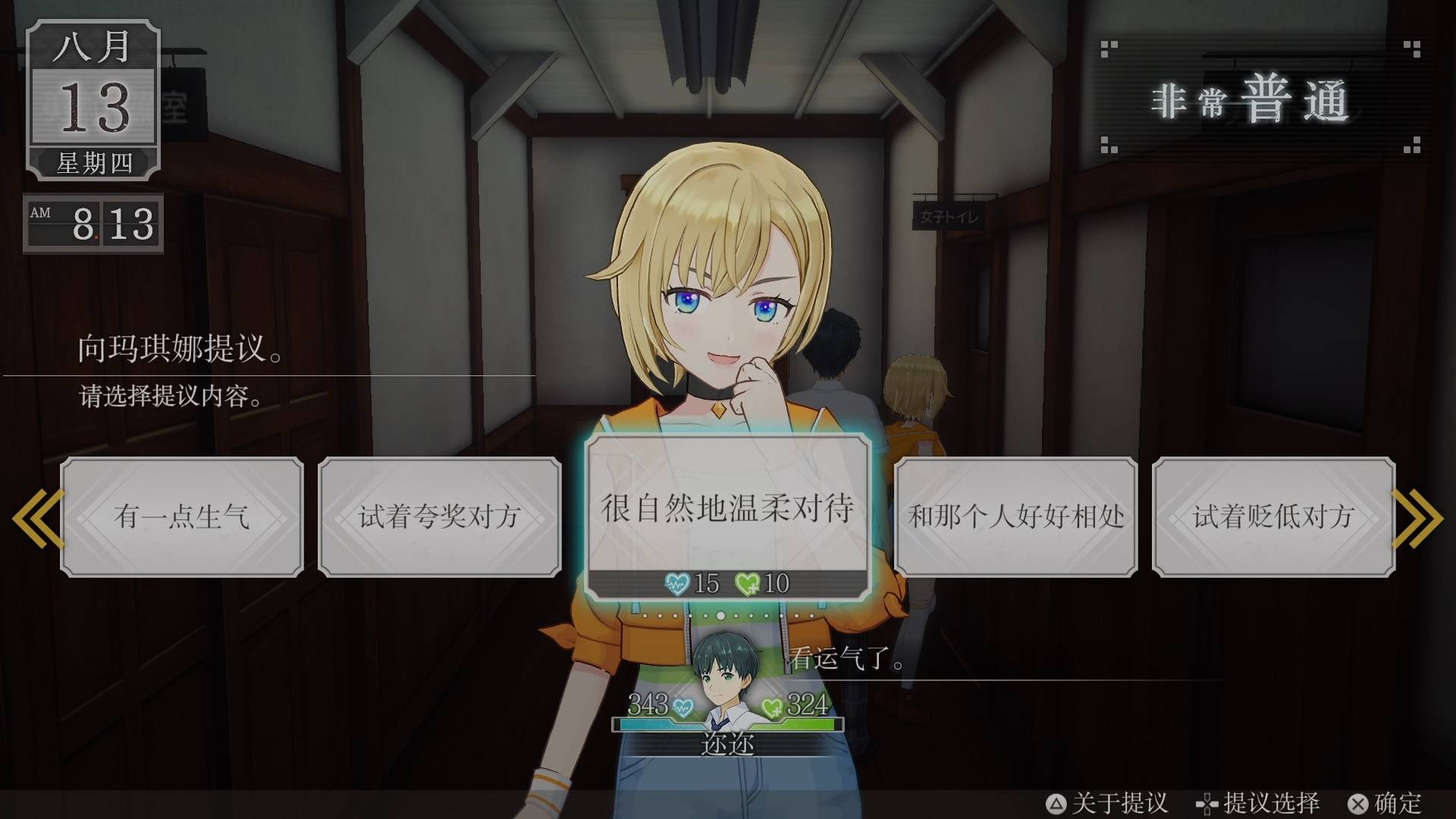The width and height of the screenshot is (1456, 819).
Task: Click the teal pulse-heart icon showing 15
Action: coord(679,583)
